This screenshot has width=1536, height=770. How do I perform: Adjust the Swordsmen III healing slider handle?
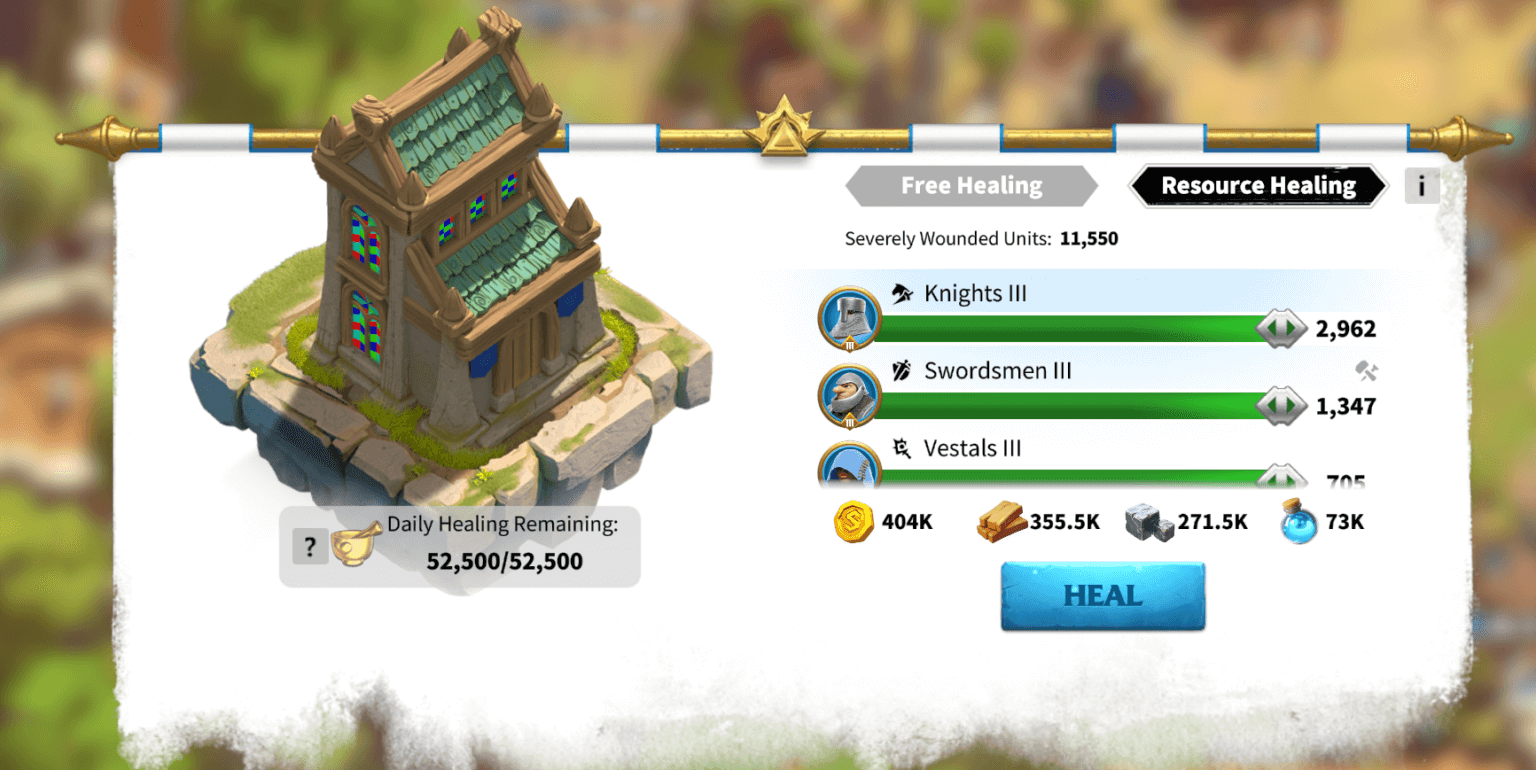(x=1281, y=404)
